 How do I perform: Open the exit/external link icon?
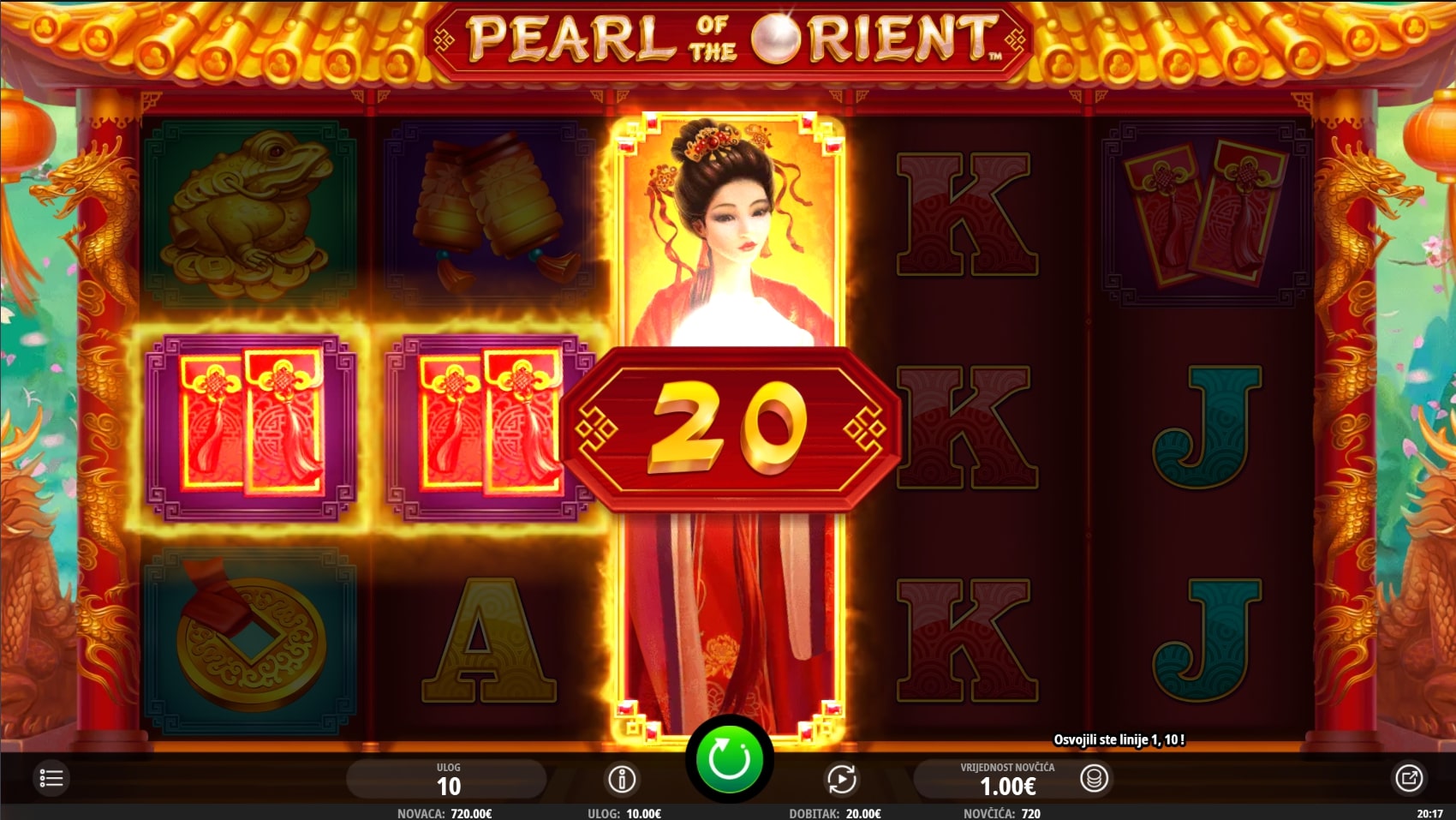pos(1409,778)
